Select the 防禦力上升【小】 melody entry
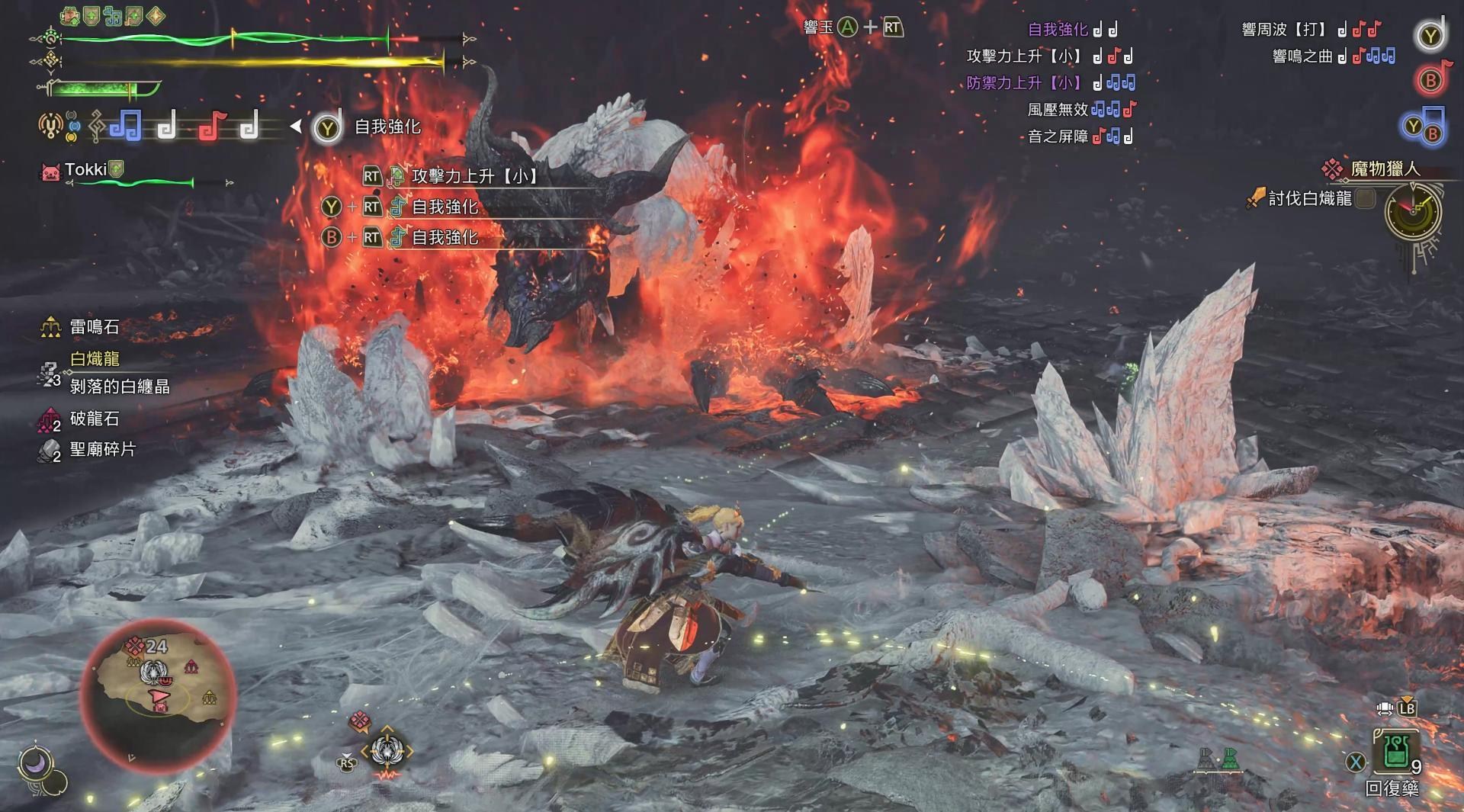The width and height of the screenshot is (1464, 812). [x=1023, y=83]
